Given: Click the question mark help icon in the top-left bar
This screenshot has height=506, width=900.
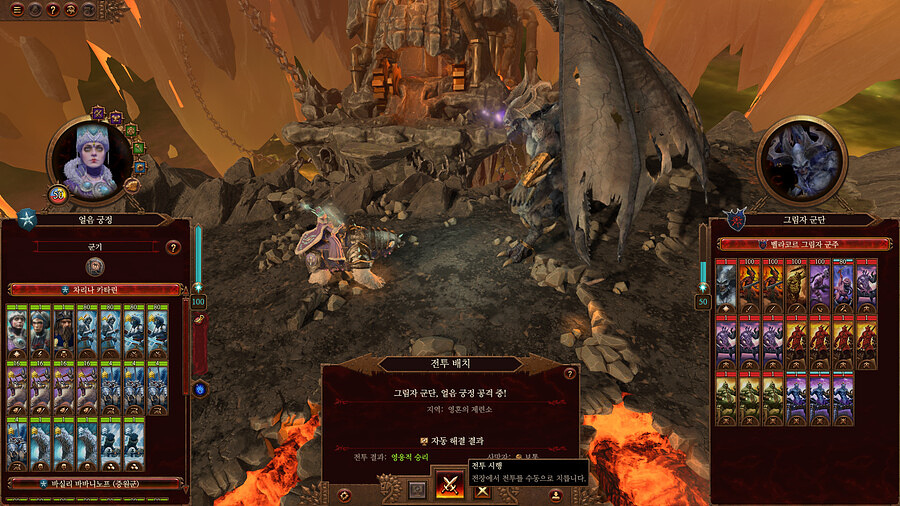Looking at the screenshot, I should [53, 9].
